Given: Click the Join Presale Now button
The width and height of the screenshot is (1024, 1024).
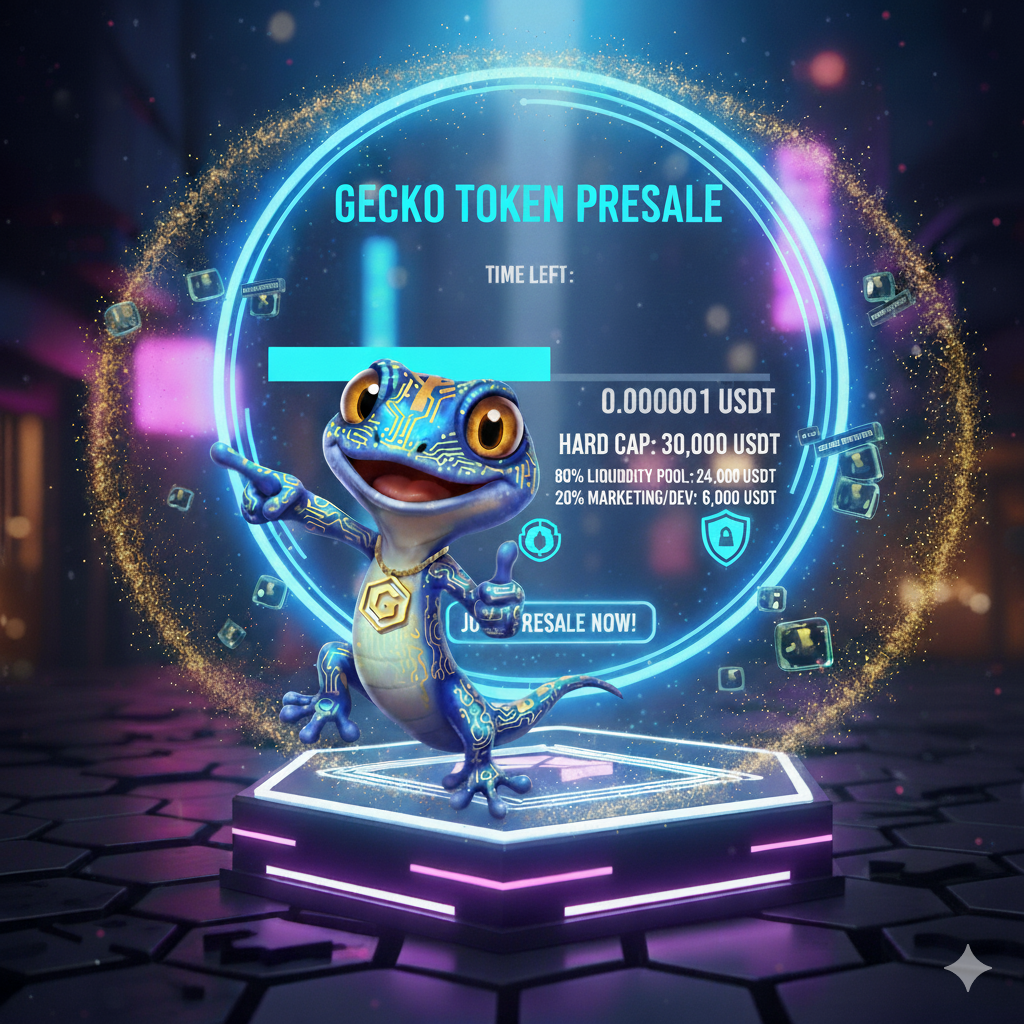Looking at the screenshot, I should (578, 623).
